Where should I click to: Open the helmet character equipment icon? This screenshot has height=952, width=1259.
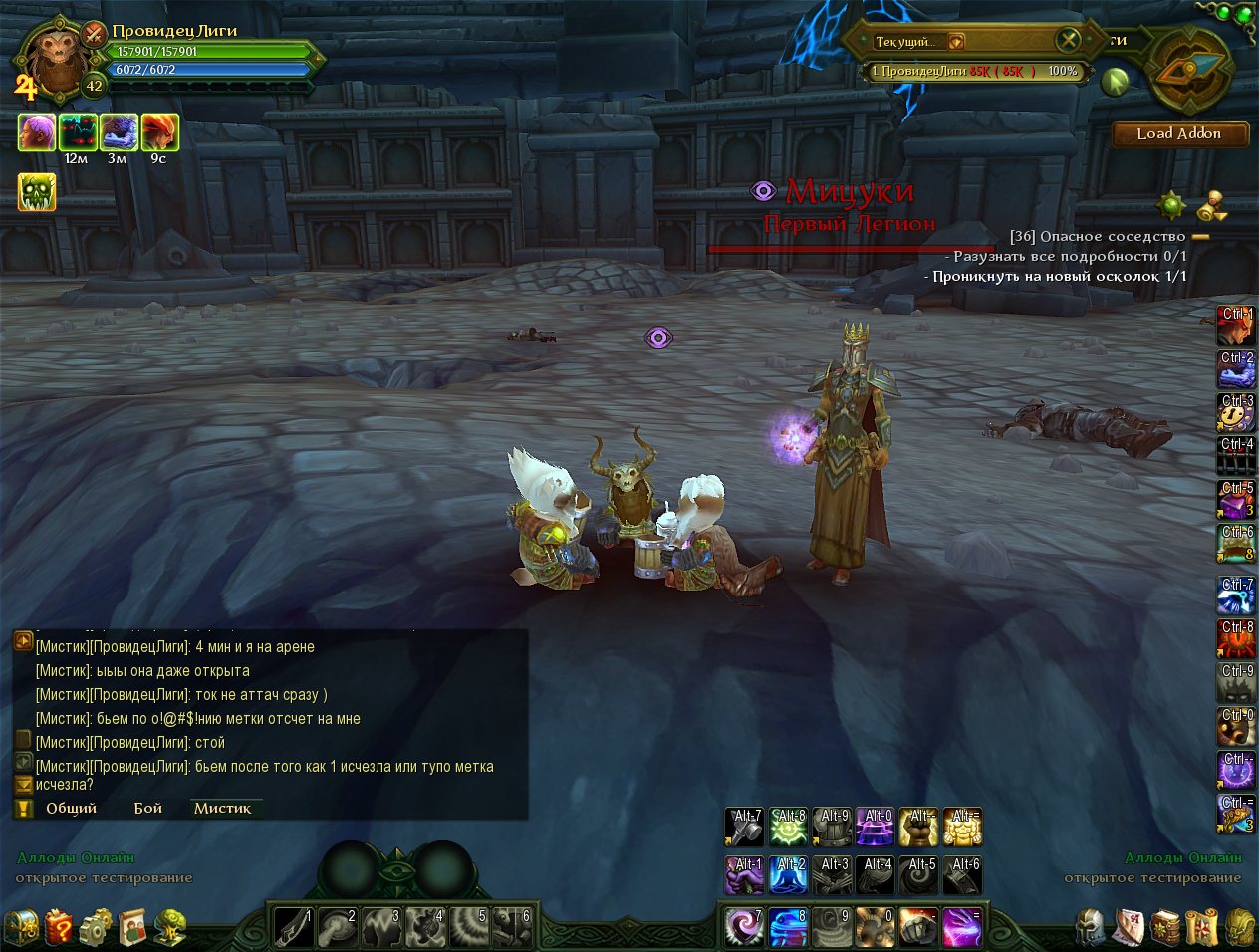pyautogui.click(x=1091, y=928)
